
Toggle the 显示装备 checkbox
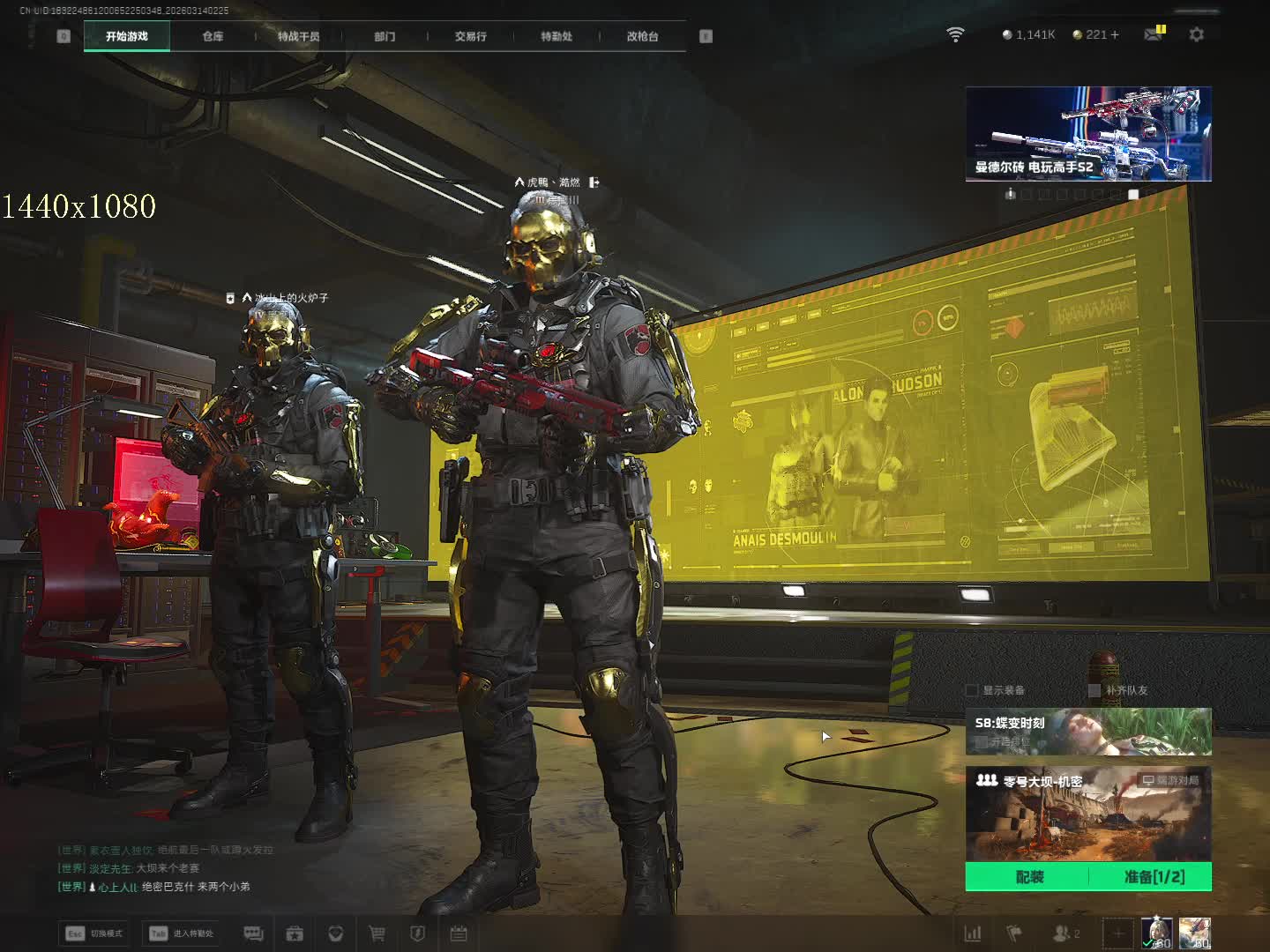pyautogui.click(x=972, y=690)
